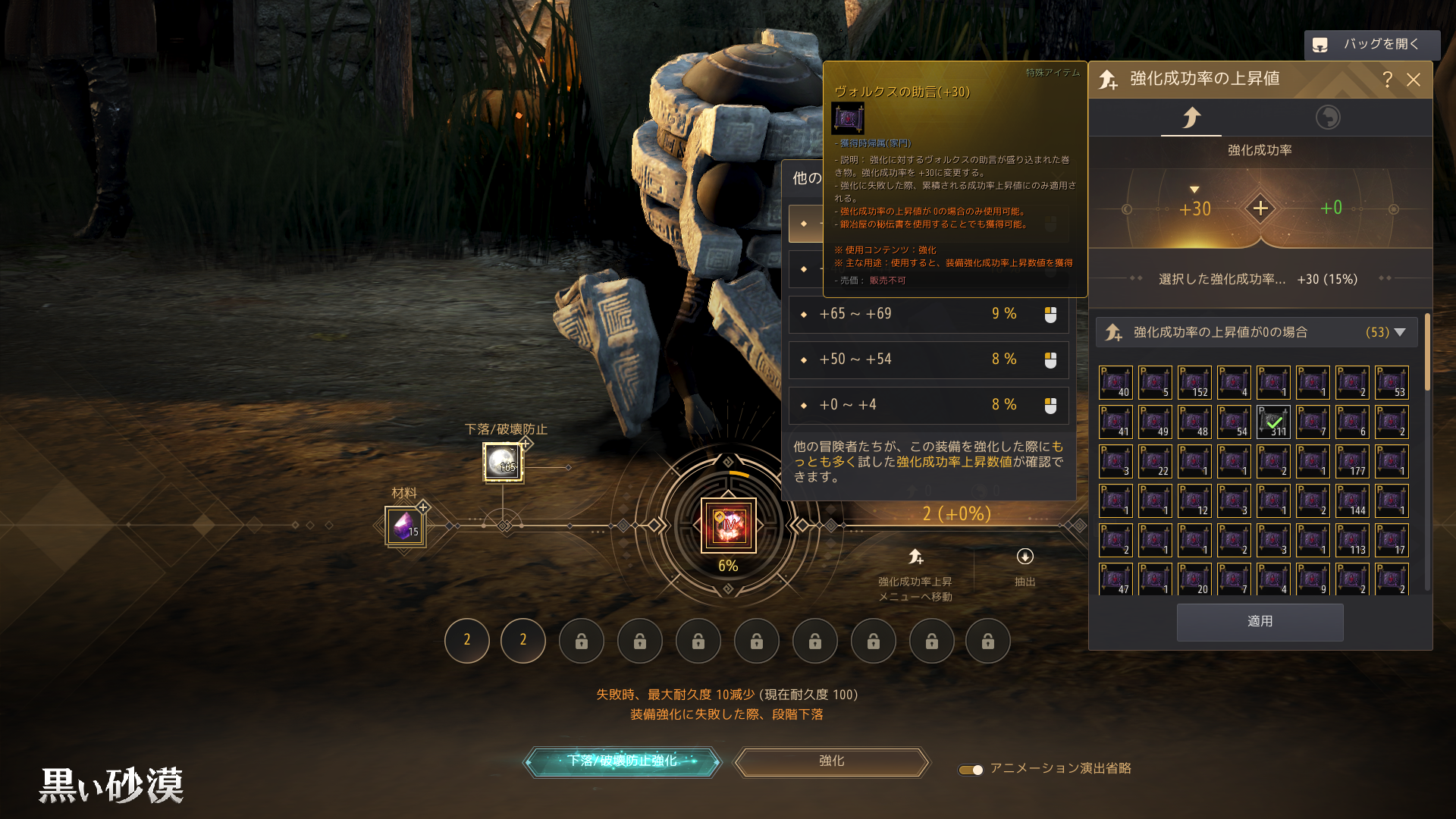This screenshot has width=1456, height=819.
Task: Open the question mark help button
Action: [1387, 80]
